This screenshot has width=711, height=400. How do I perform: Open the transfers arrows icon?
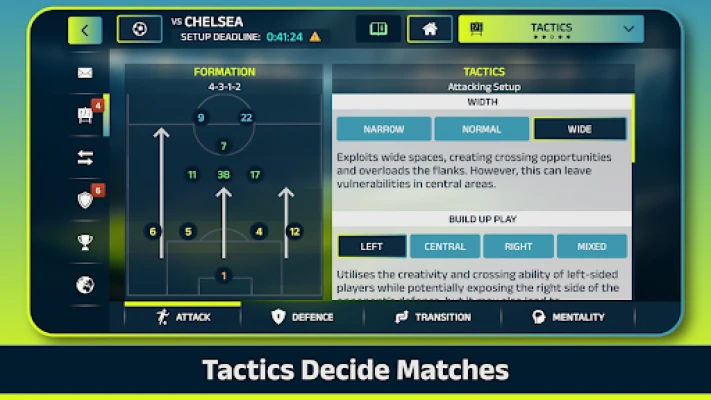(x=85, y=157)
